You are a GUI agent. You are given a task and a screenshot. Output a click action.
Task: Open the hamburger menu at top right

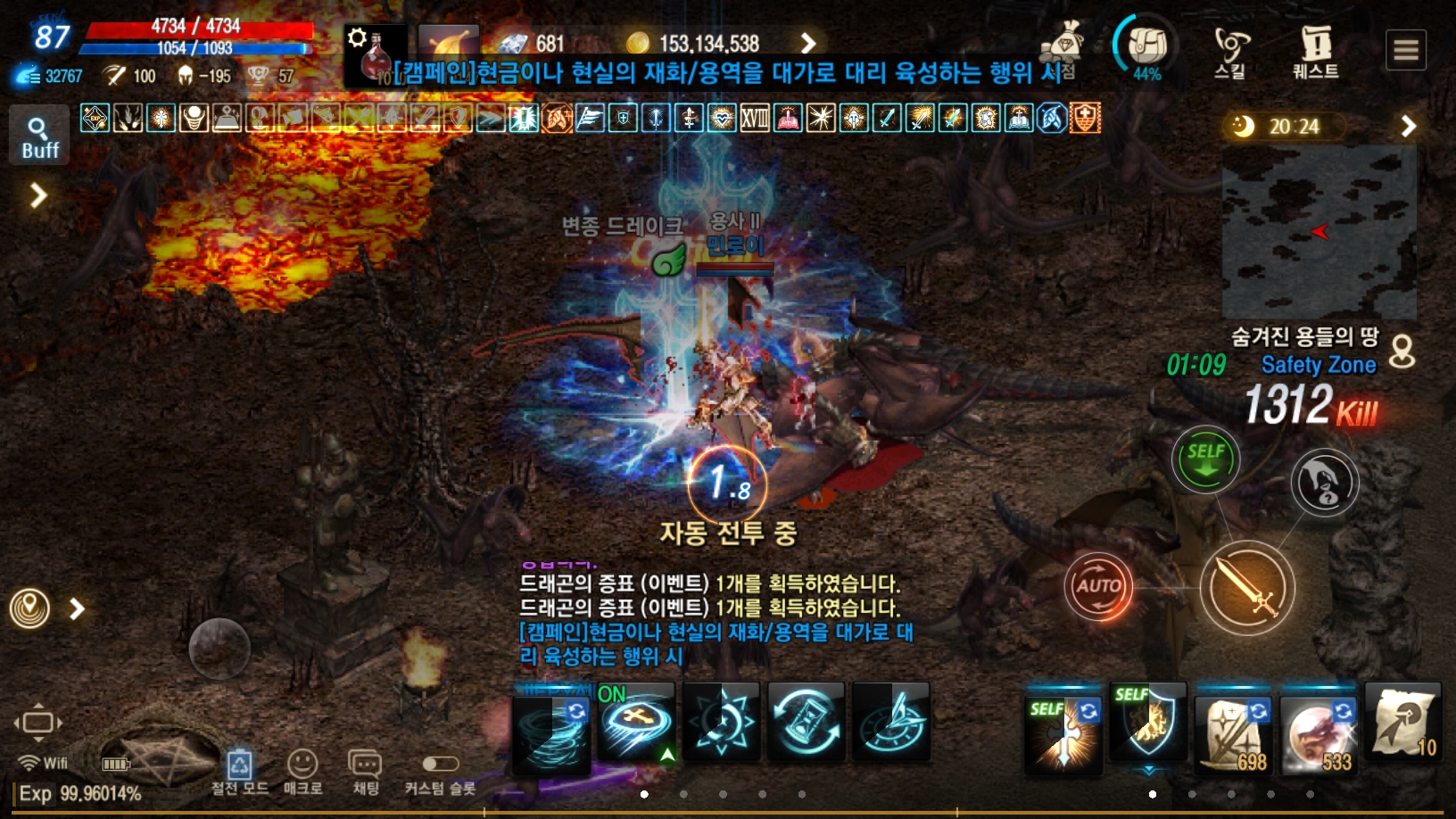1406,50
